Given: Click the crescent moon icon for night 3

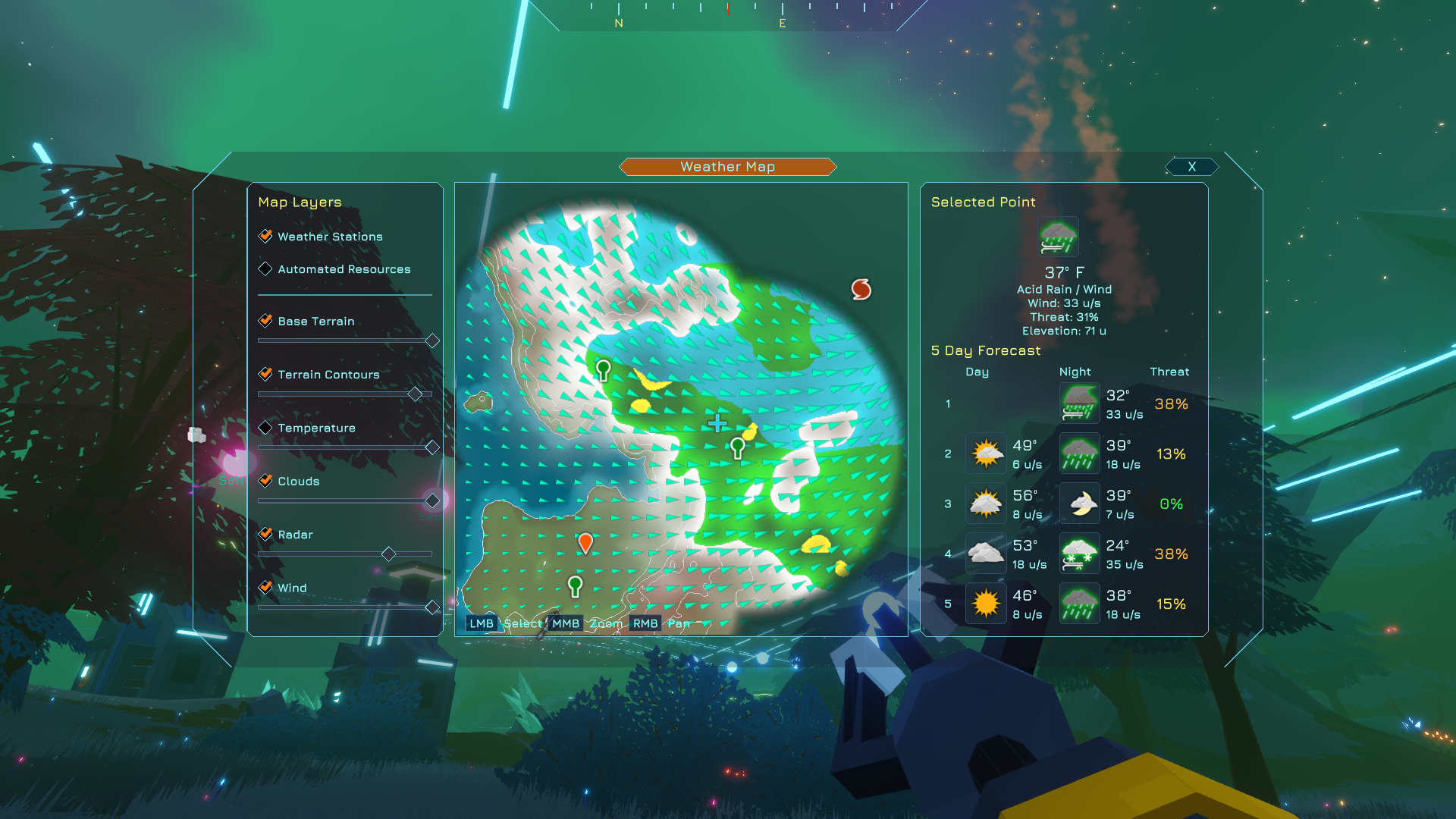Looking at the screenshot, I should click(x=1078, y=503).
